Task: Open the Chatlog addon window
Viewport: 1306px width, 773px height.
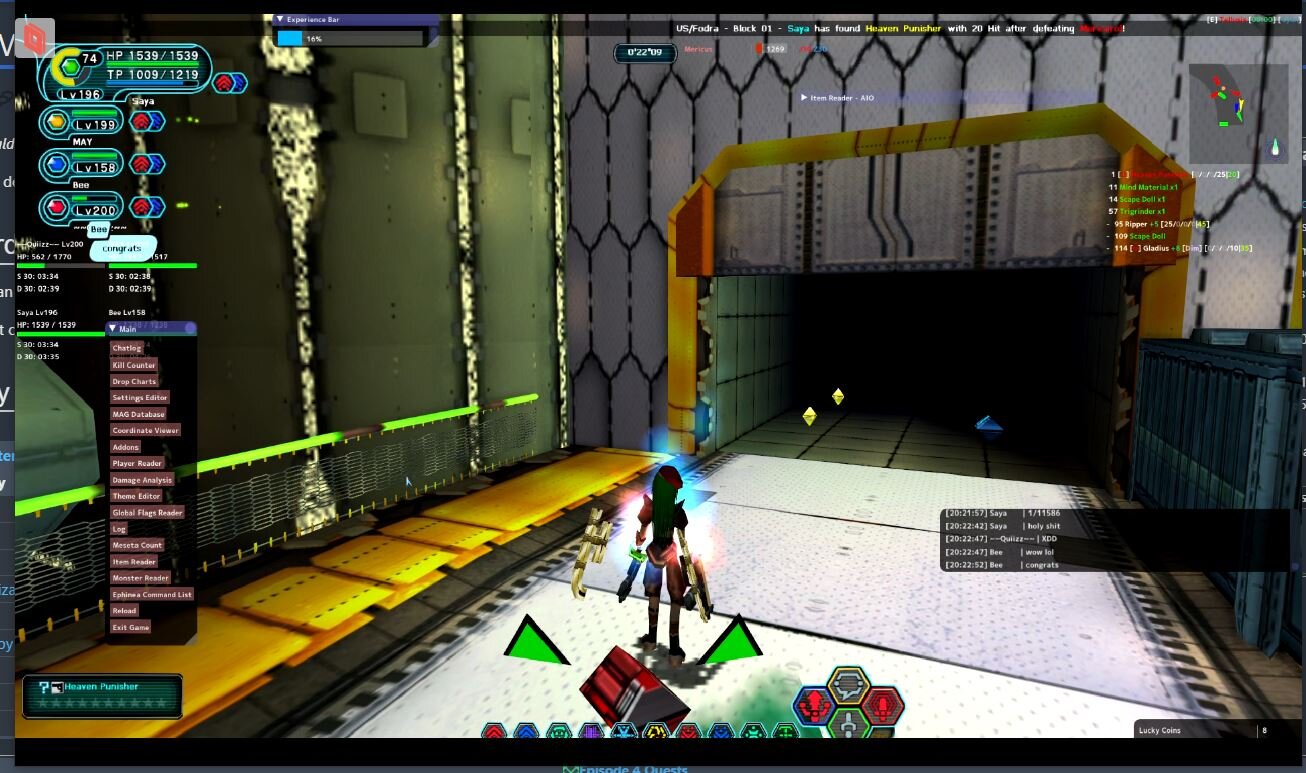Action: click(x=127, y=348)
